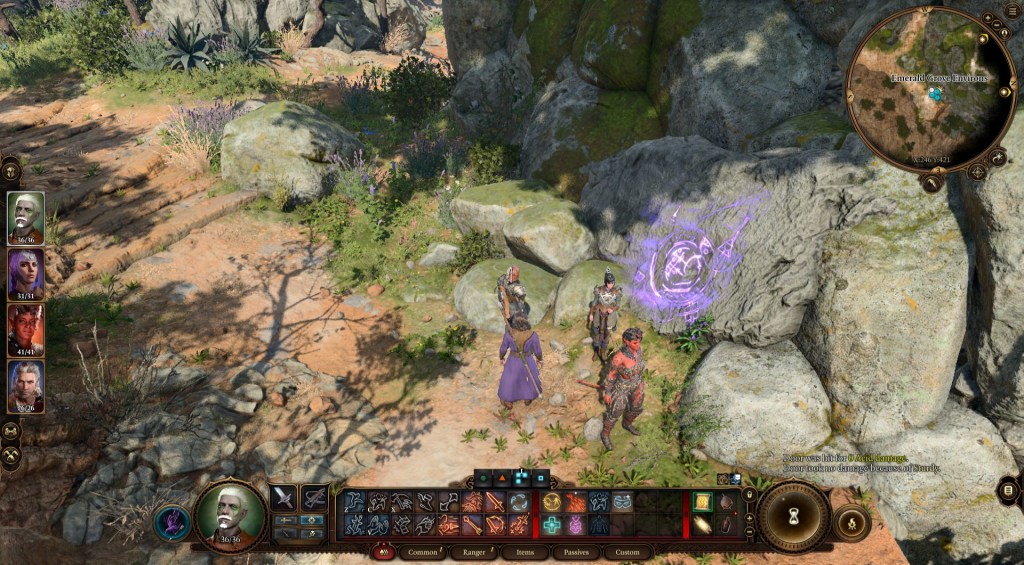
Task: Open the Items hotbar tab
Action: point(525,552)
